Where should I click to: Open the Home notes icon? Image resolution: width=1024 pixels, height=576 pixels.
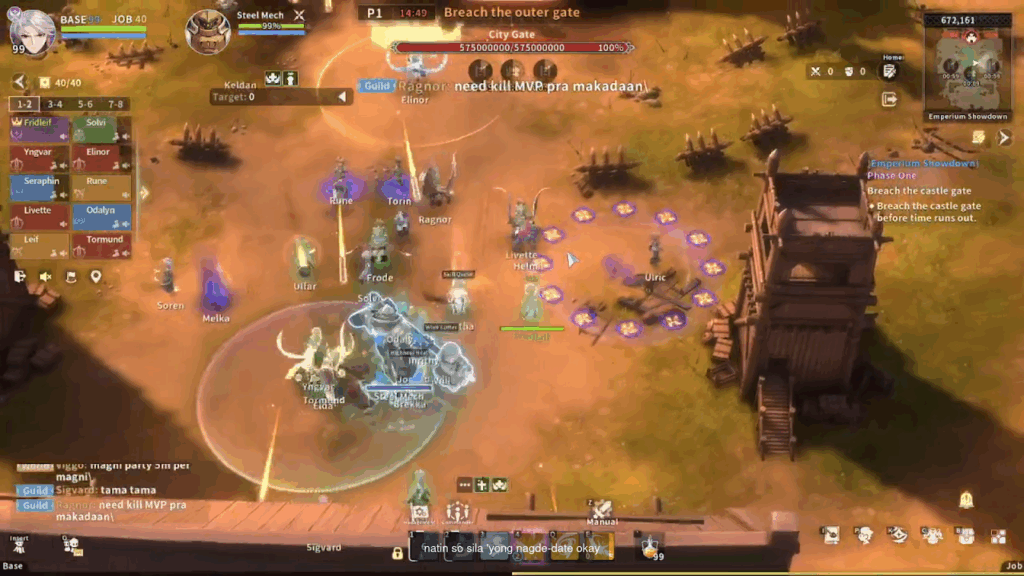889,70
